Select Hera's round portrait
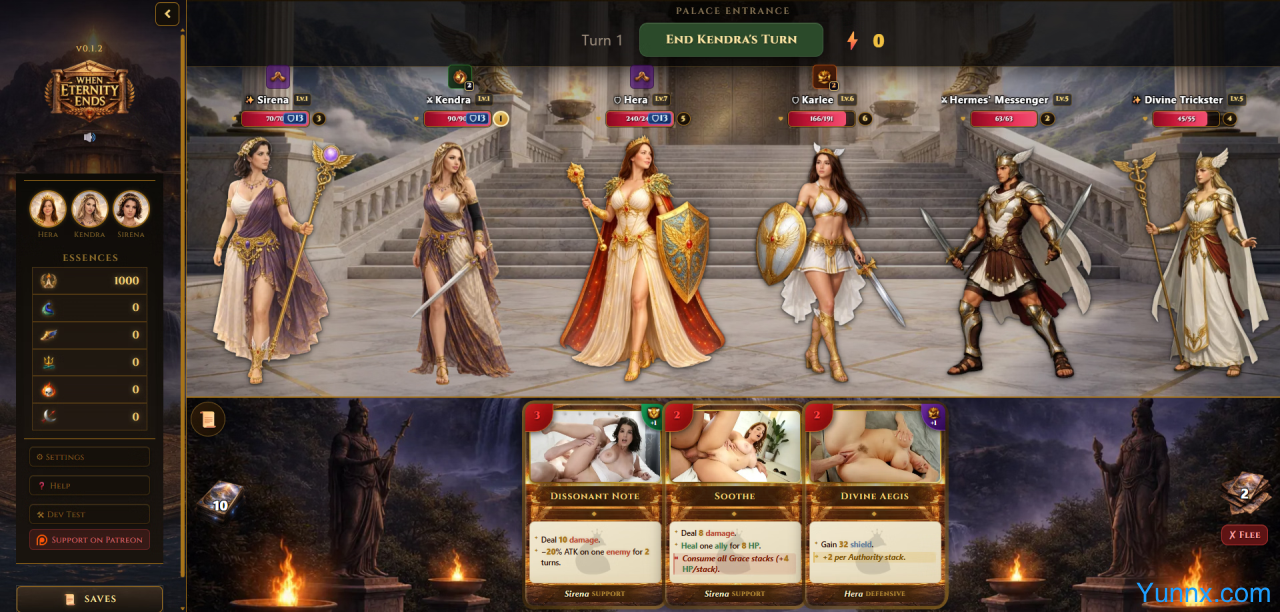This screenshot has width=1280, height=612. click(48, 209)
